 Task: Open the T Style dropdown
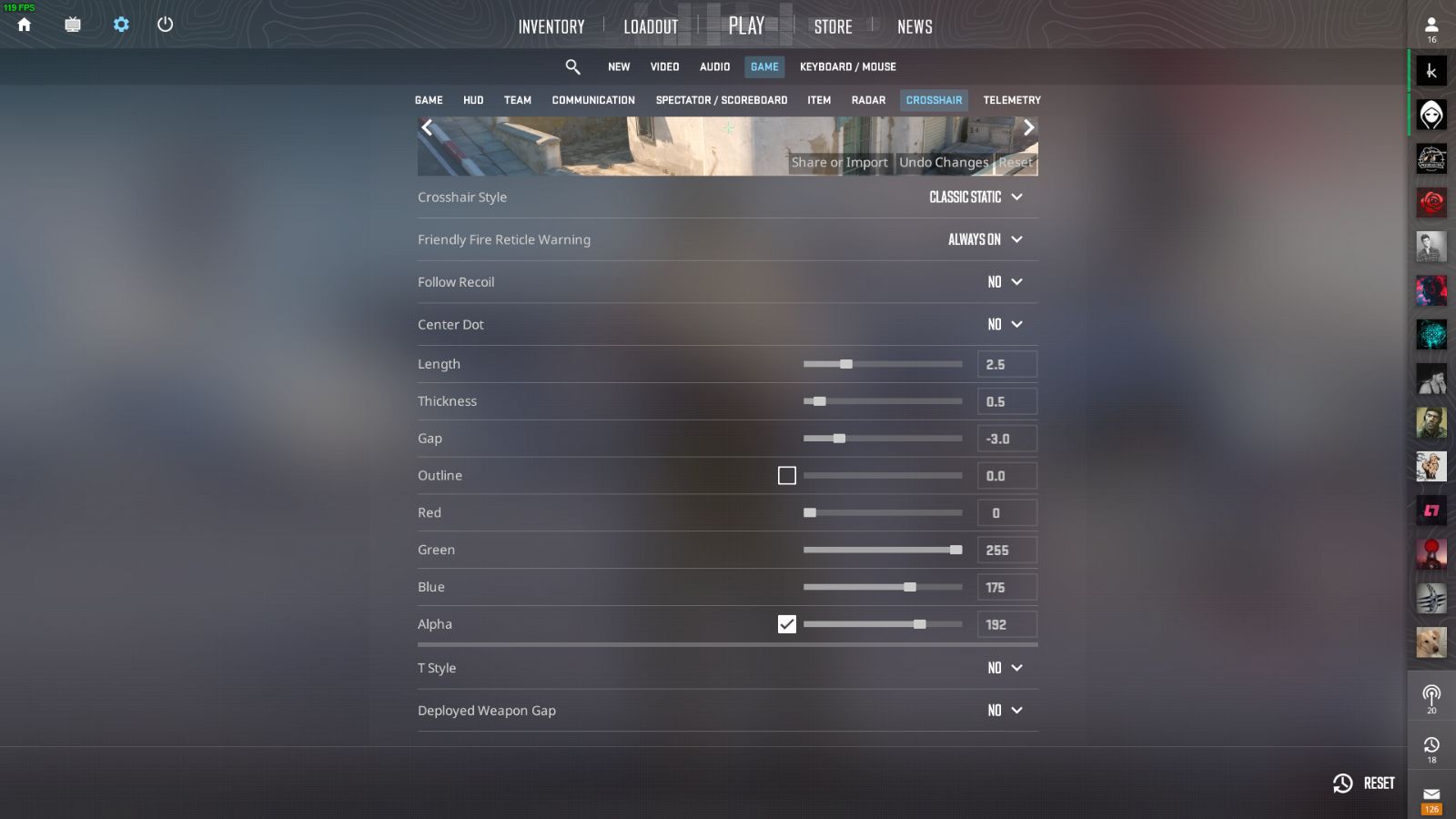point(1006,667)
